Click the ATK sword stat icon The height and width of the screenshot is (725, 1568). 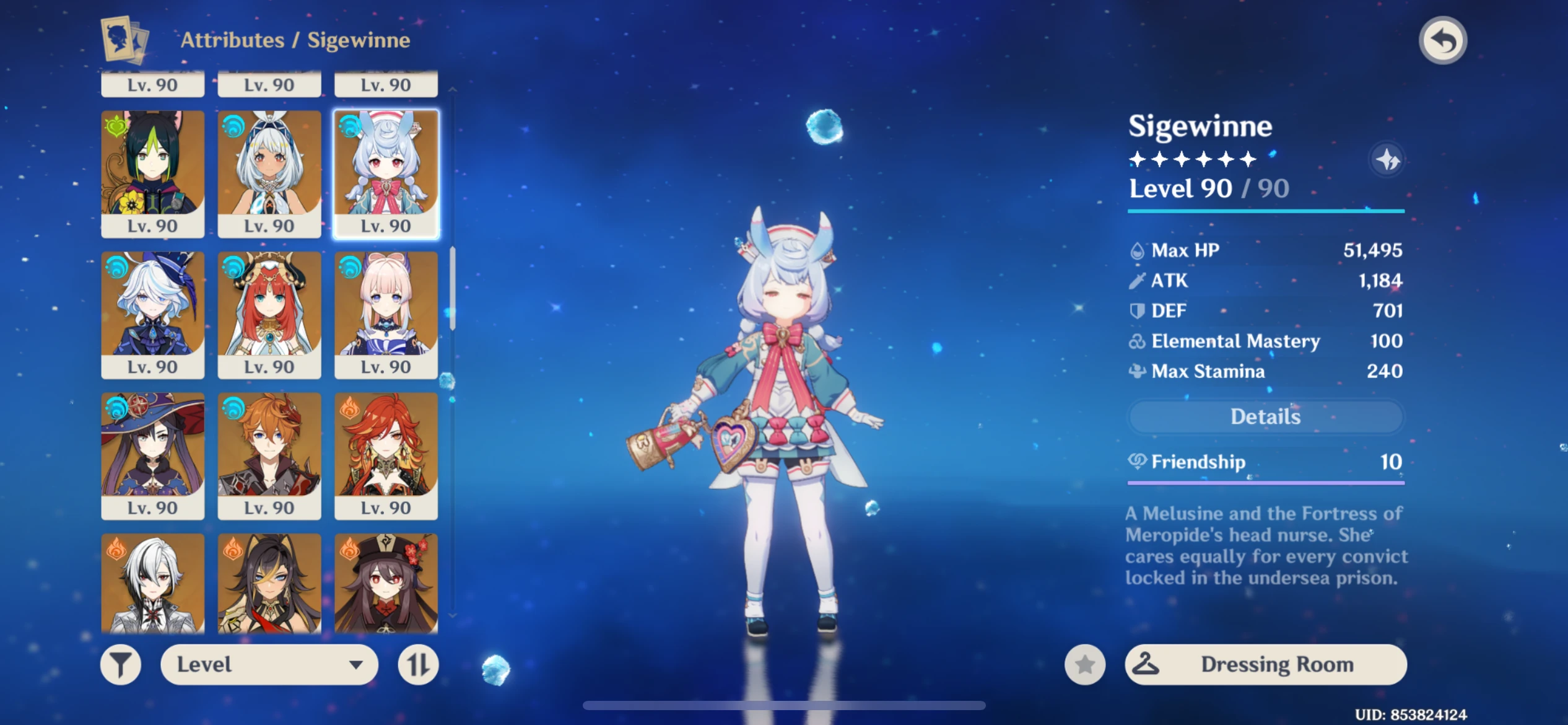[x=1139, y=281]
